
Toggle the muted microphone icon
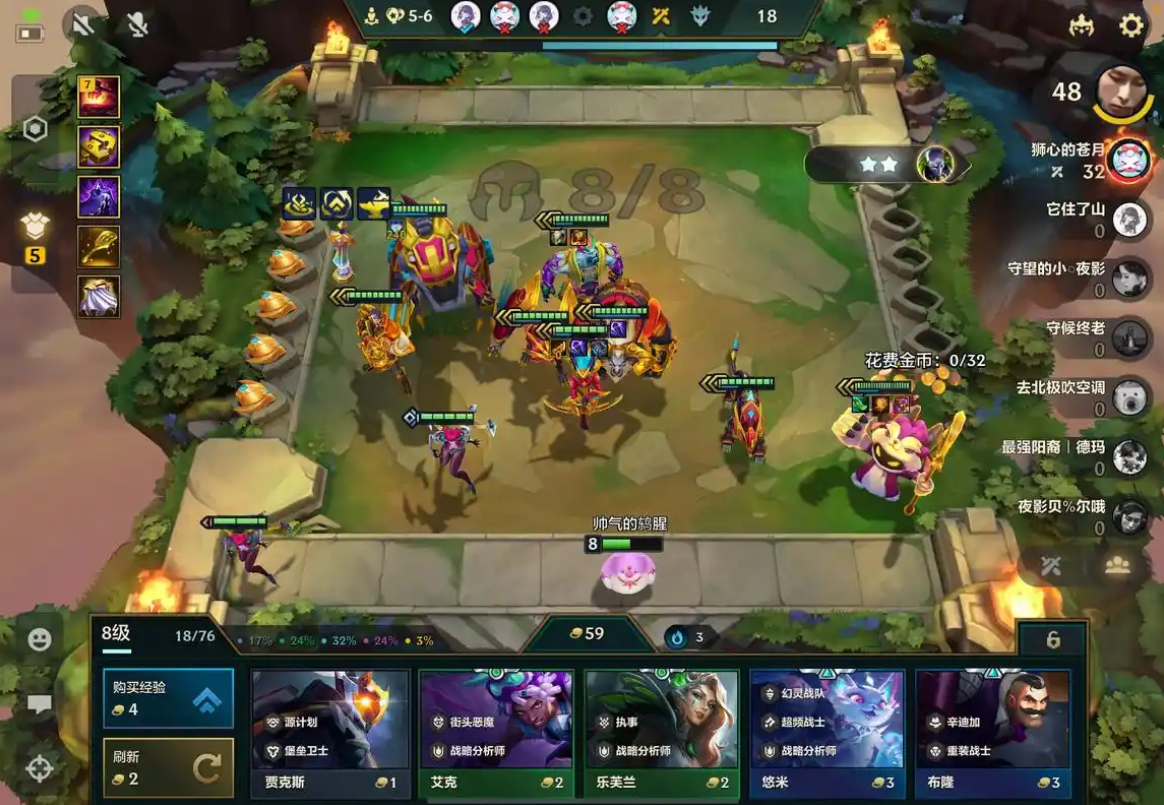click(x=138, y=24)
